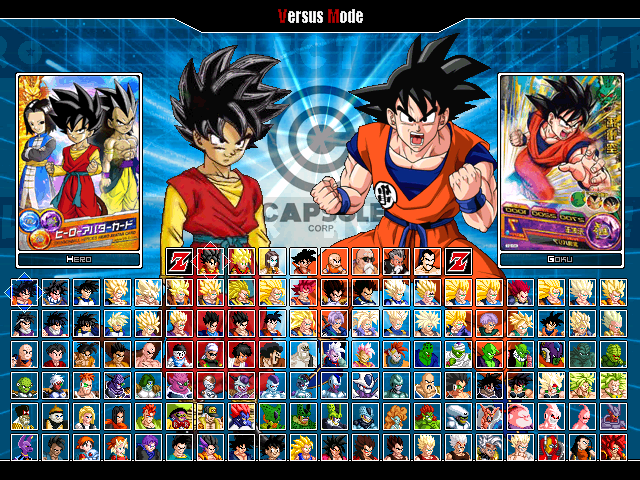Pick orange-haired Recoome
Screen dimensions: 640x480
86,386
